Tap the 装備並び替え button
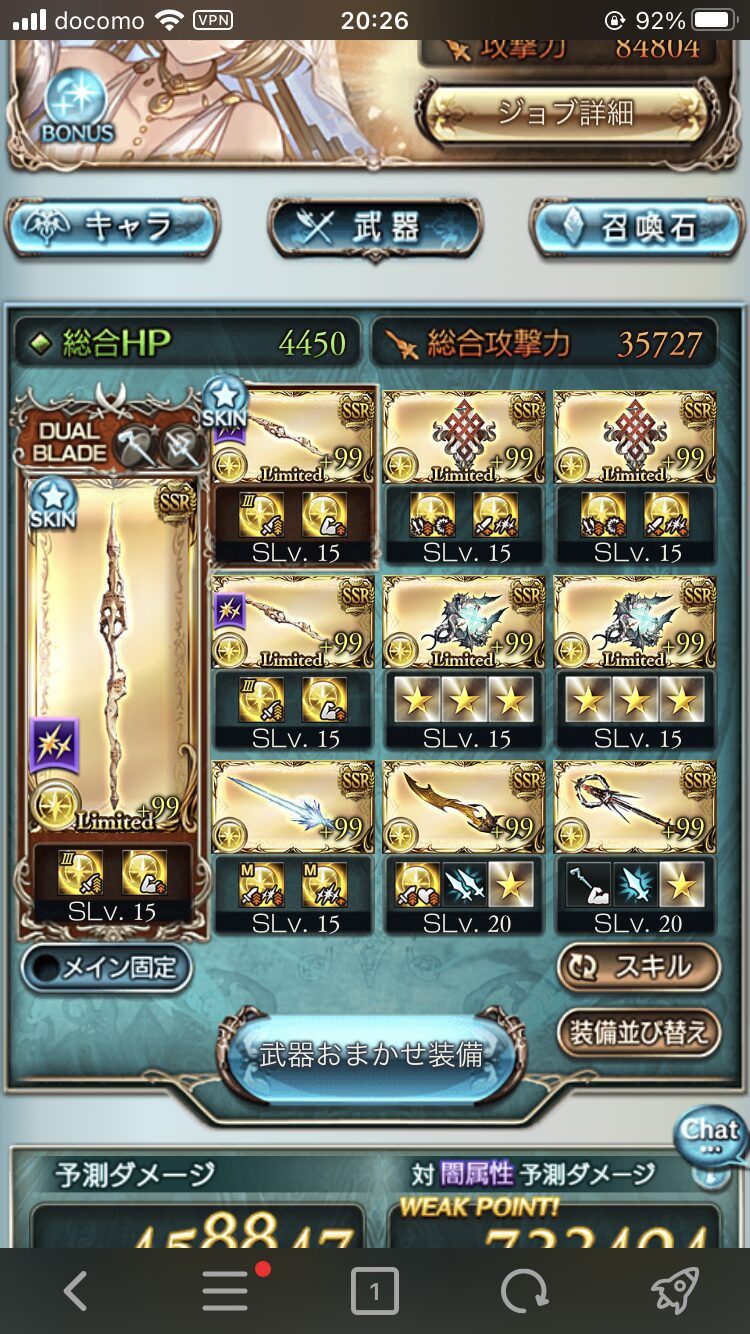The image size is (750, 1334). click(638, 1032)
